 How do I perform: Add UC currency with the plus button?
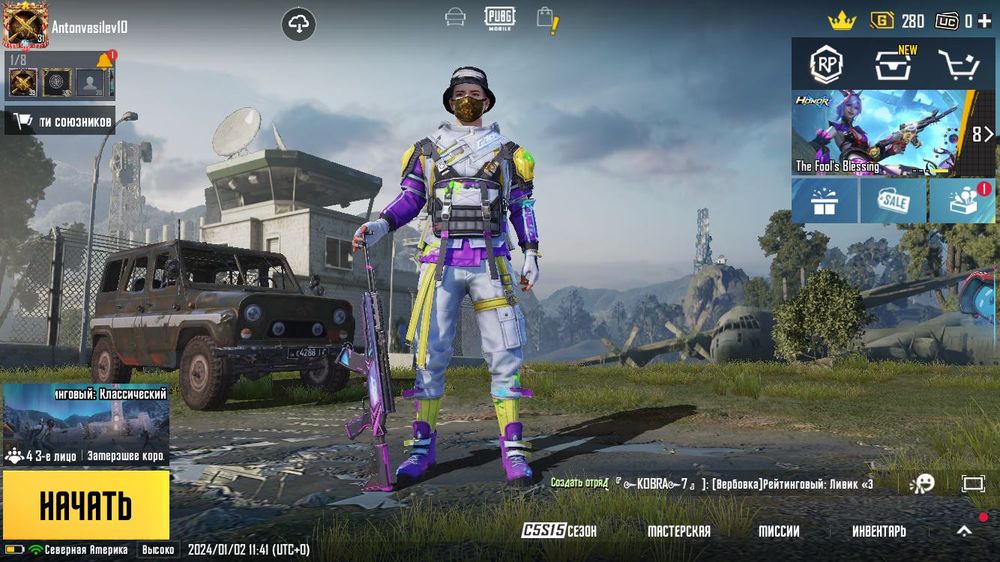[x=985, y=21]
